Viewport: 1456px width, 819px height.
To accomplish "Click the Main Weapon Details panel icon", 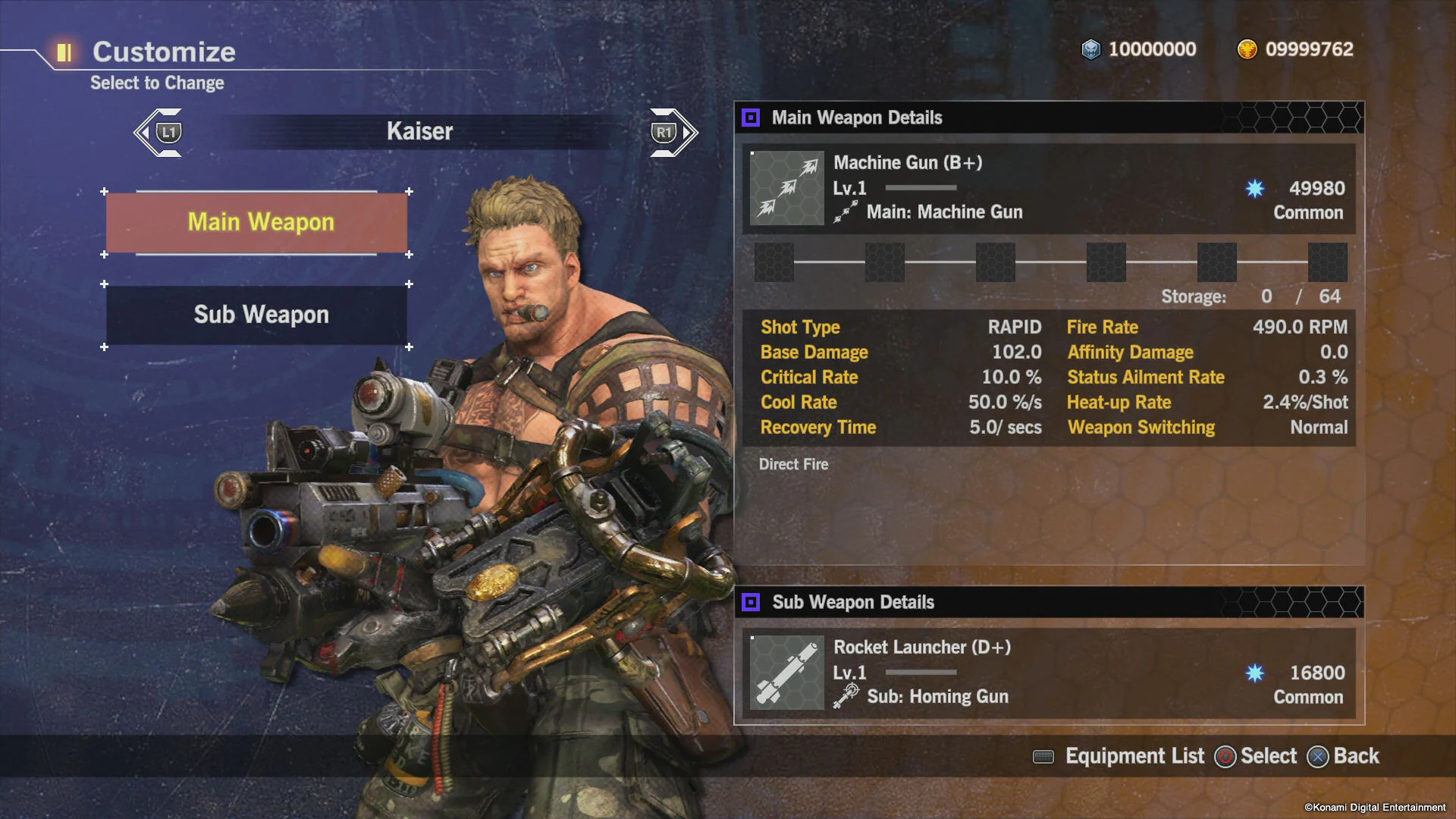I will pos(752,118).
